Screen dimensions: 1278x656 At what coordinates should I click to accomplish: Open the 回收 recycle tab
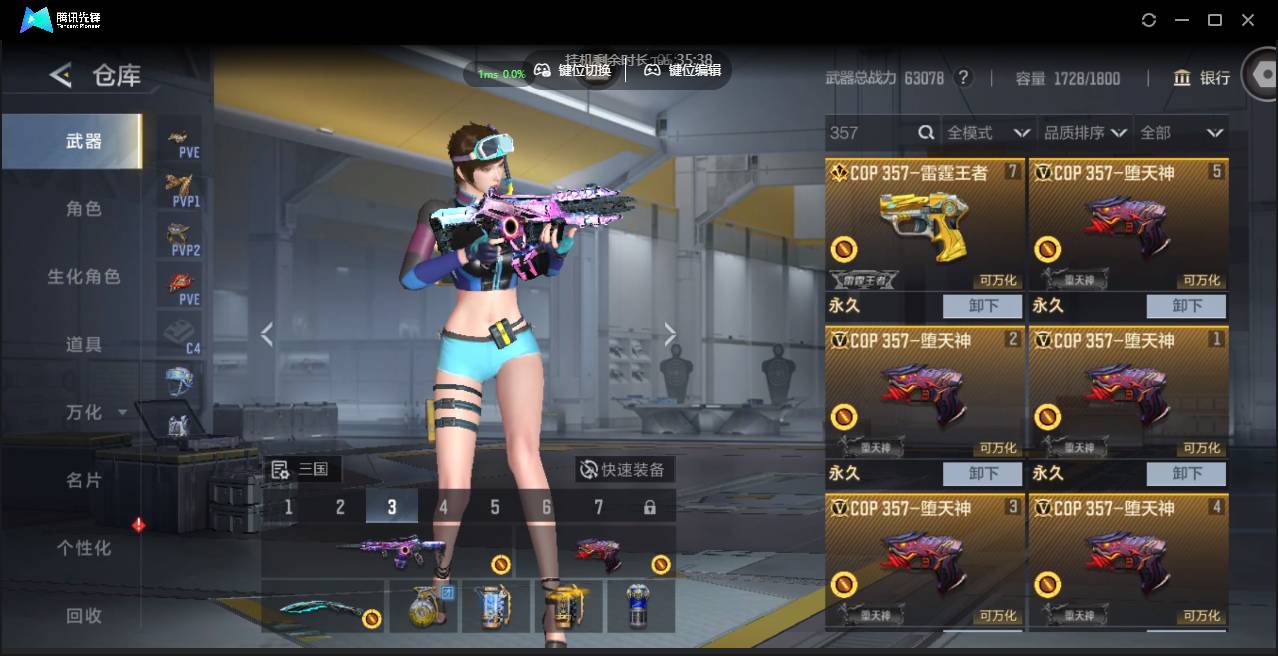[x=84, y=616]
